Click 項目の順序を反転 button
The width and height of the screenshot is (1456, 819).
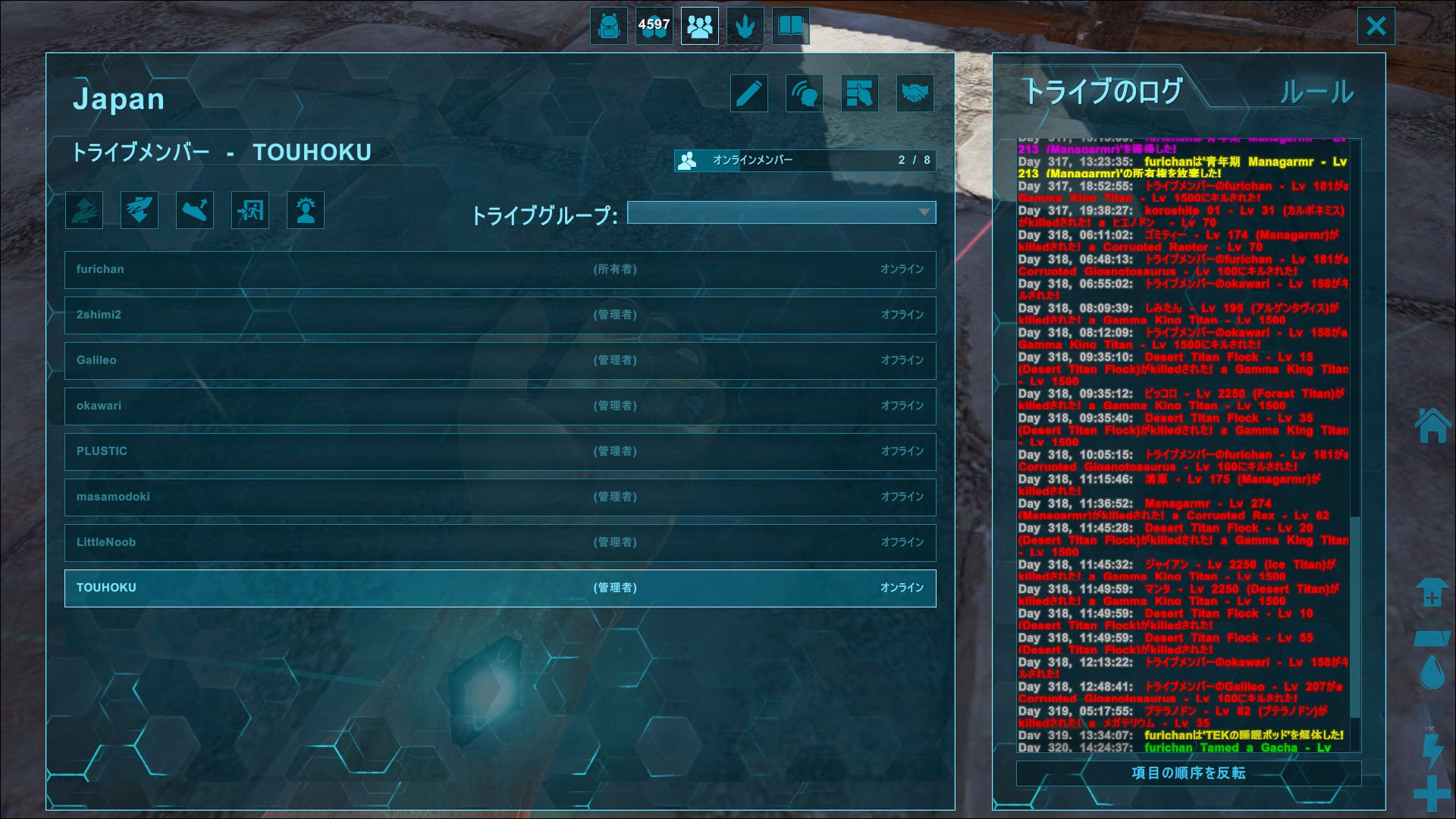1188,773
